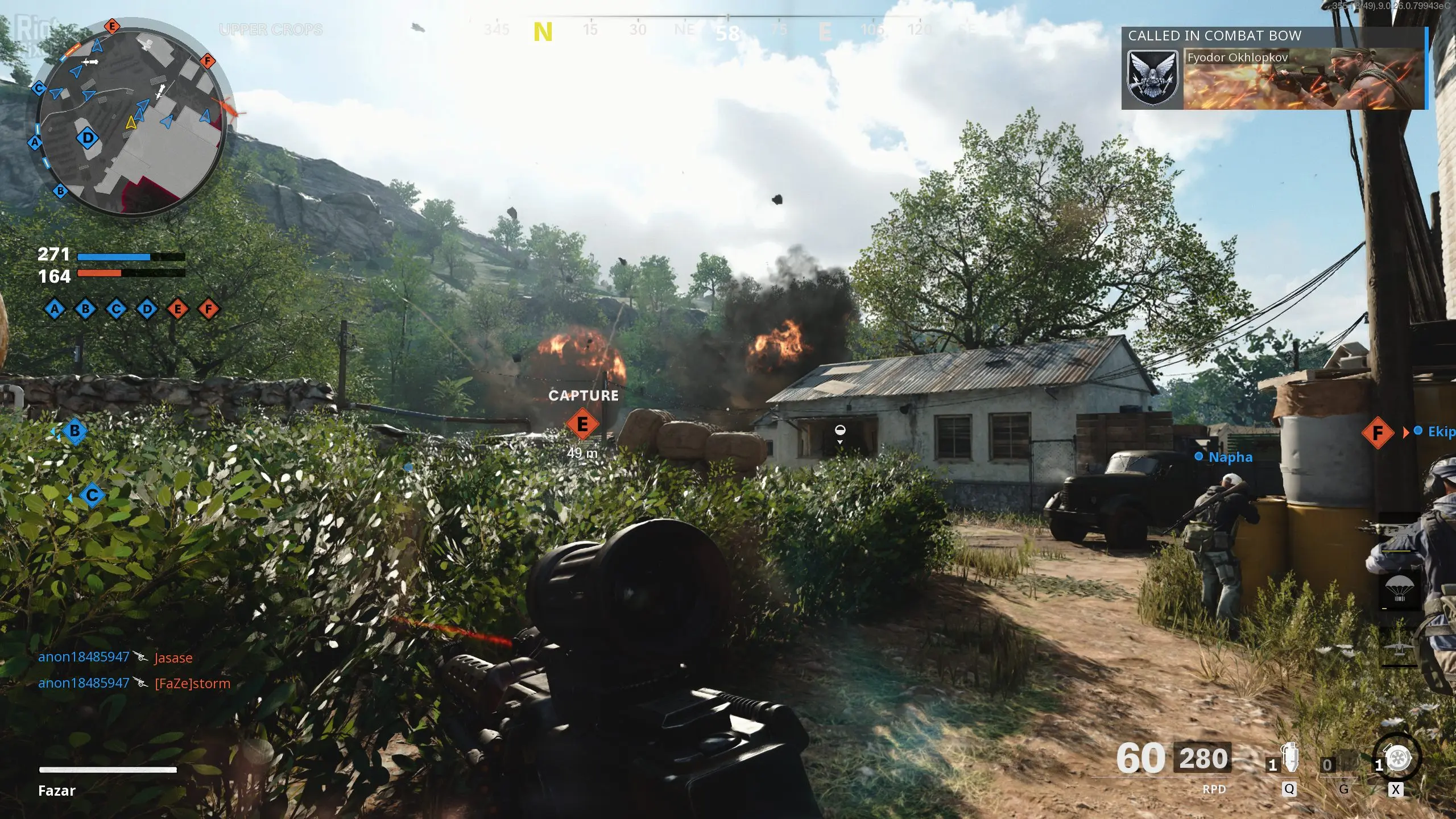The height and width of the screenshot is (819, 1456).
Task: Select the eagle emblem in the notification
Action: pyautogui.click(x=1153, y=78)
